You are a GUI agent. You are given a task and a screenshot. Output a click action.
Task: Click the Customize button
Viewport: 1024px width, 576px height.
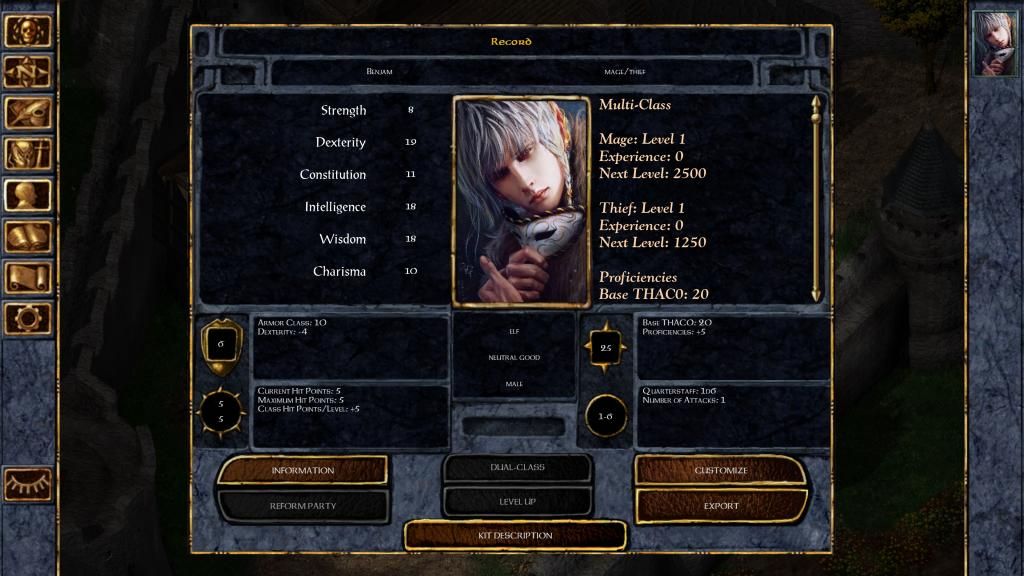click(721, 470)
